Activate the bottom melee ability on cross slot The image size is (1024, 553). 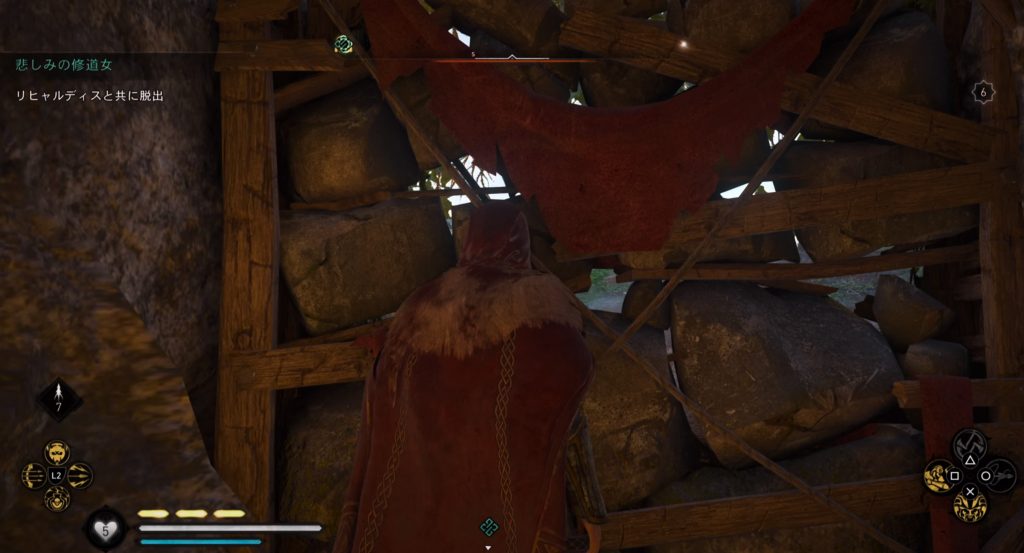(x=968, y=503)
